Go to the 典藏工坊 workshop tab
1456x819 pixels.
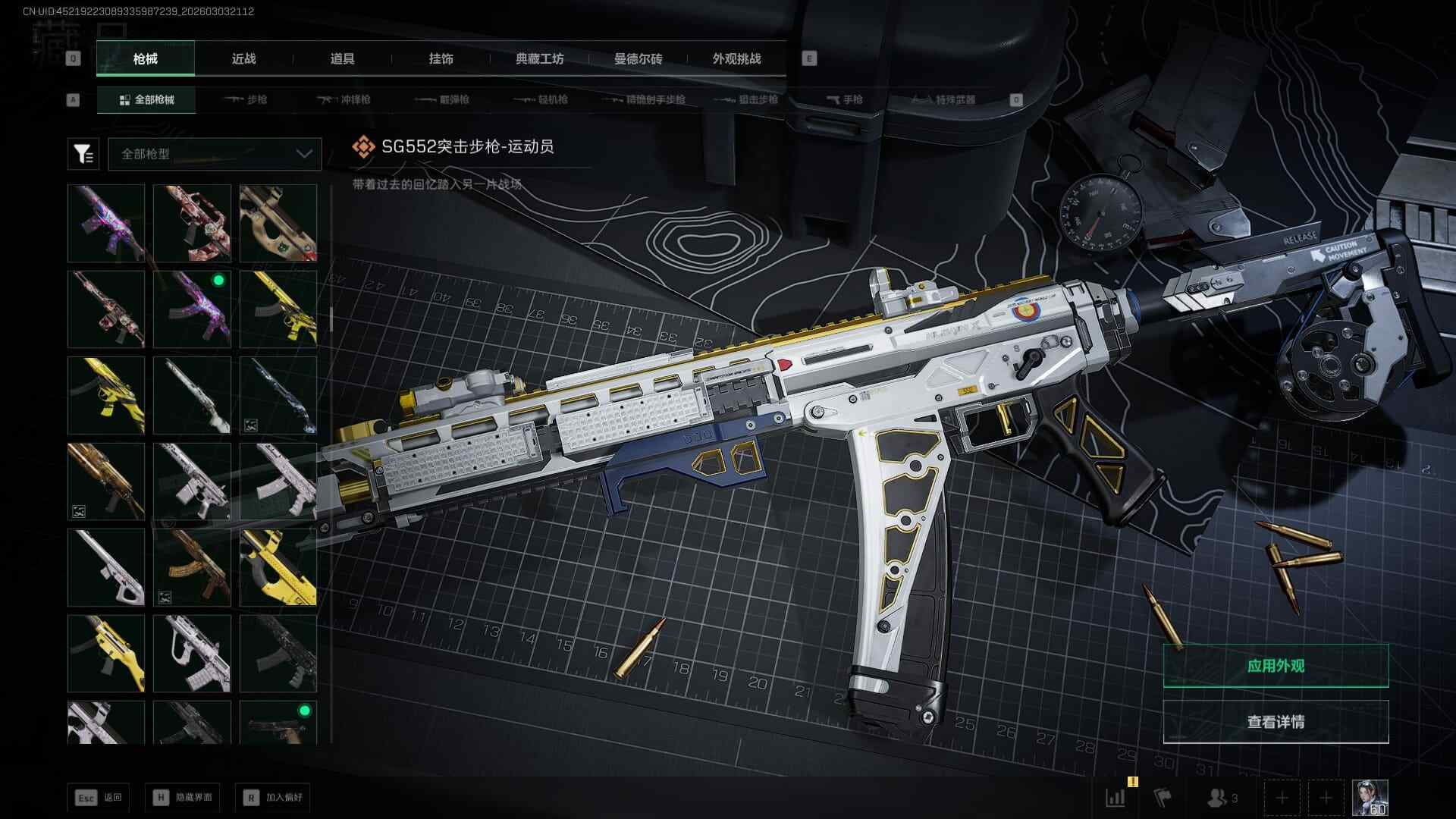click(x=539, y=58)
